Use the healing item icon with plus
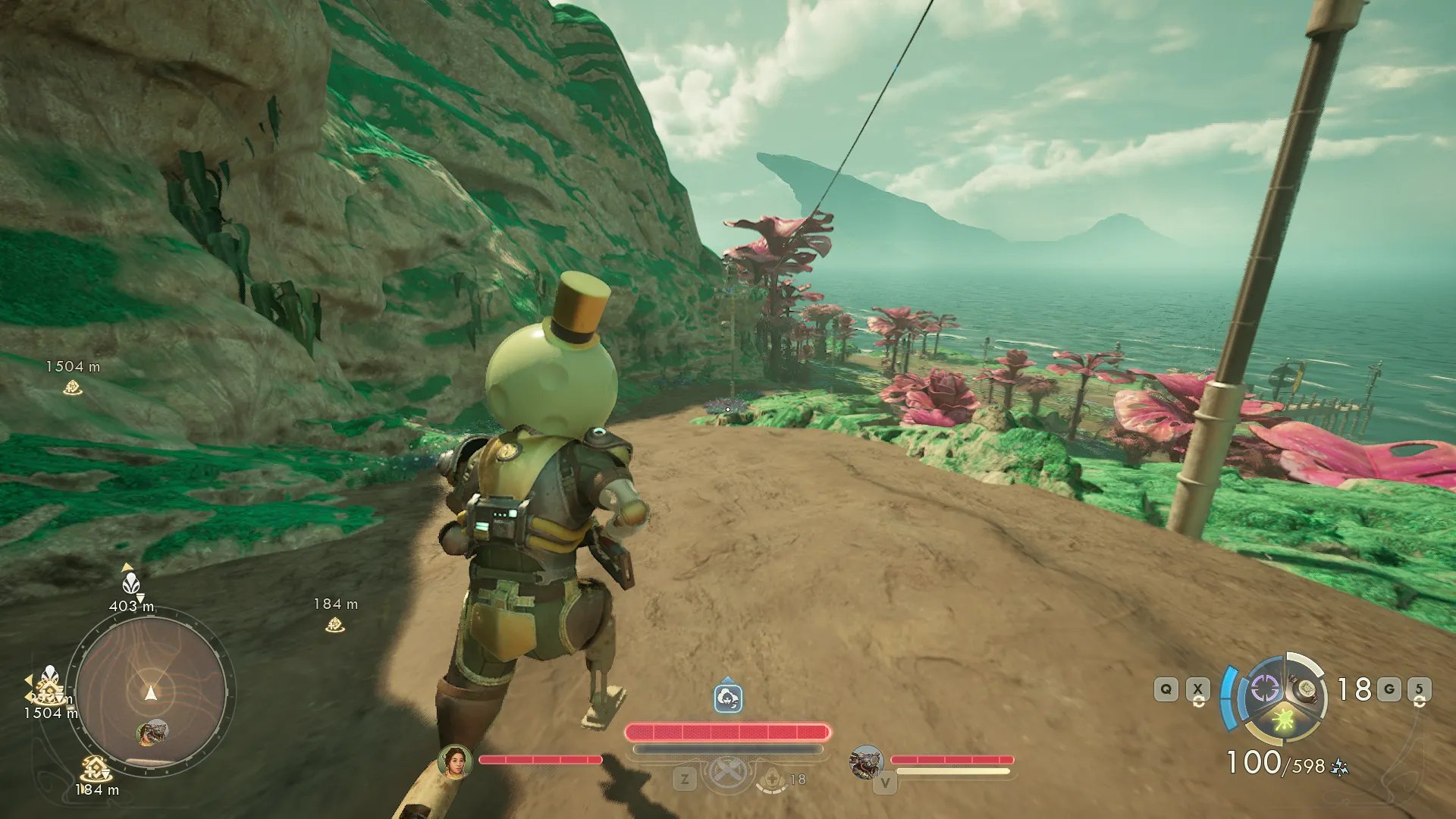1456x819 pixels. click(x=773, y=779)
